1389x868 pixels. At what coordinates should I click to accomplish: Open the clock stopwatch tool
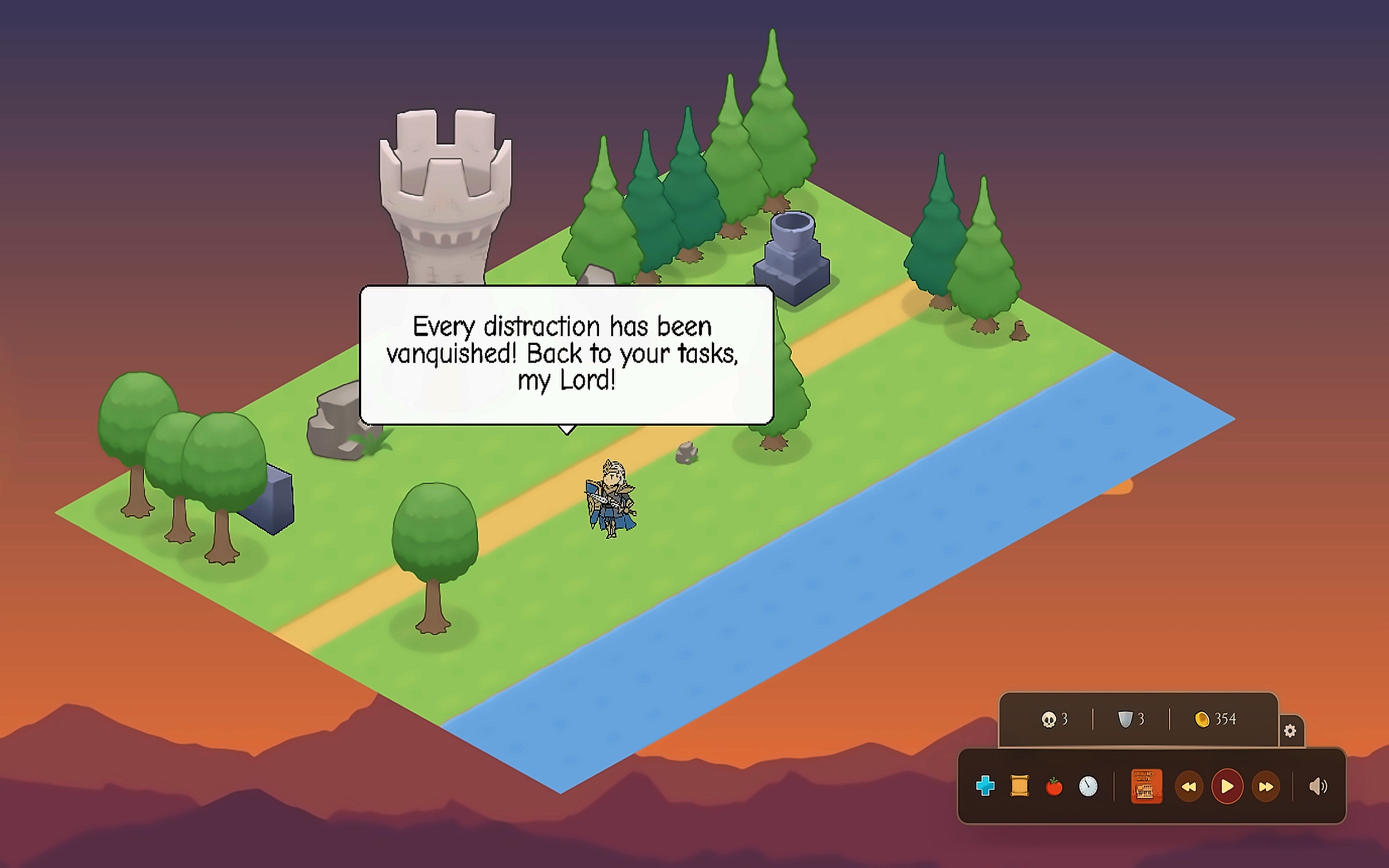point(1088,786)
